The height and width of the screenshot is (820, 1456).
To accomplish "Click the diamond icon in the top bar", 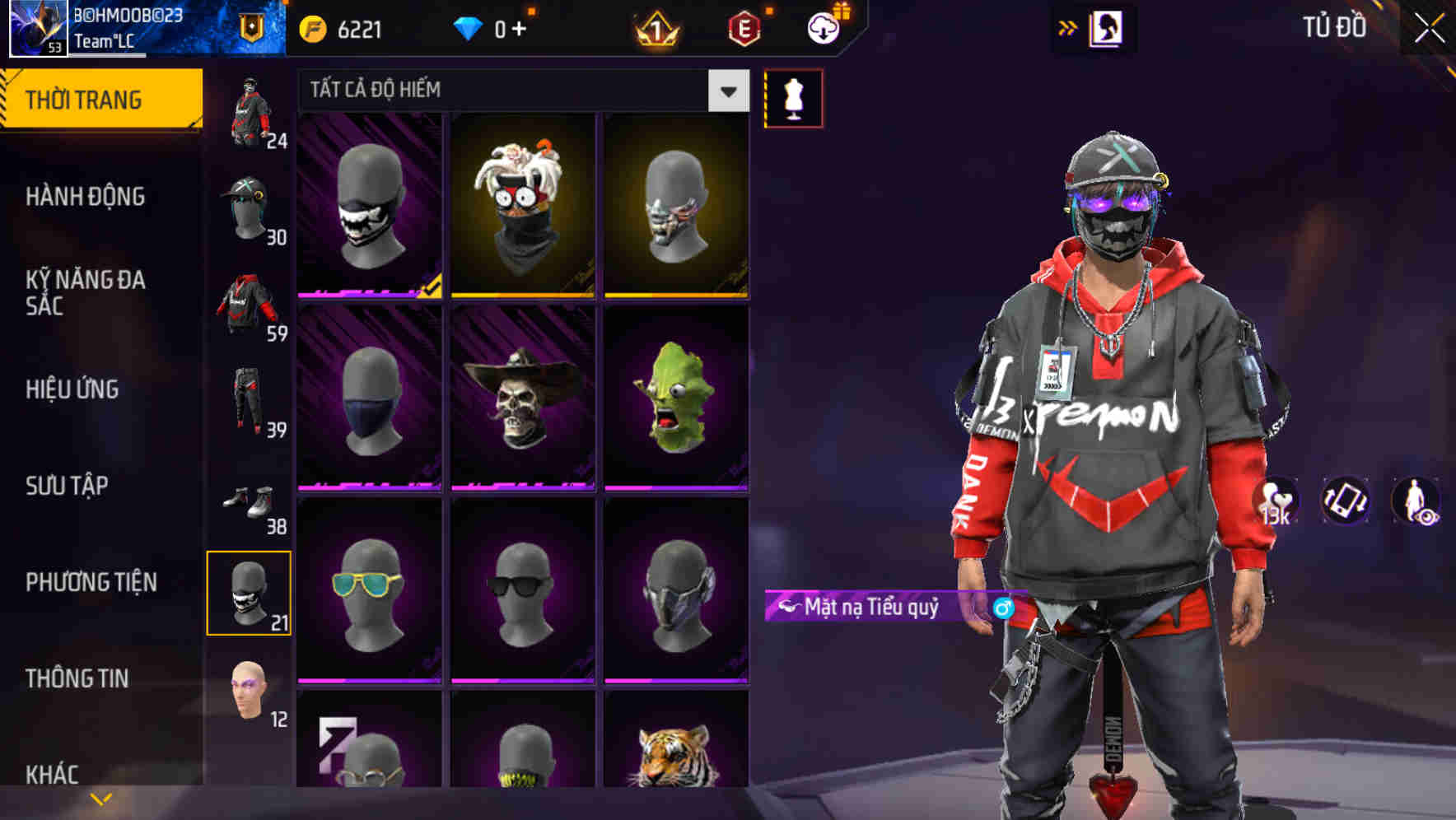I will [469, 27].
